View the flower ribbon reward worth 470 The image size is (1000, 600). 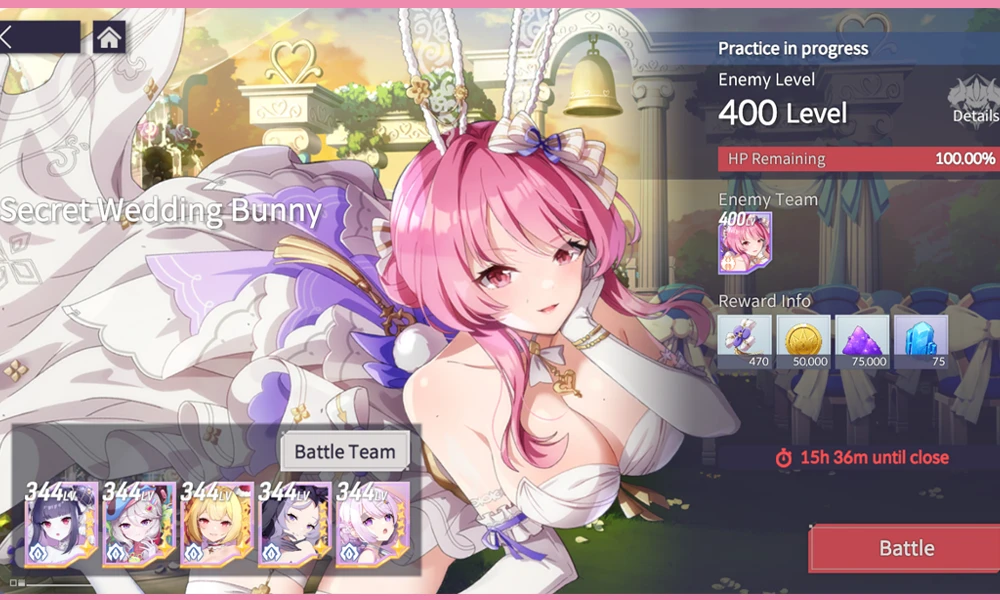(745, 341)
